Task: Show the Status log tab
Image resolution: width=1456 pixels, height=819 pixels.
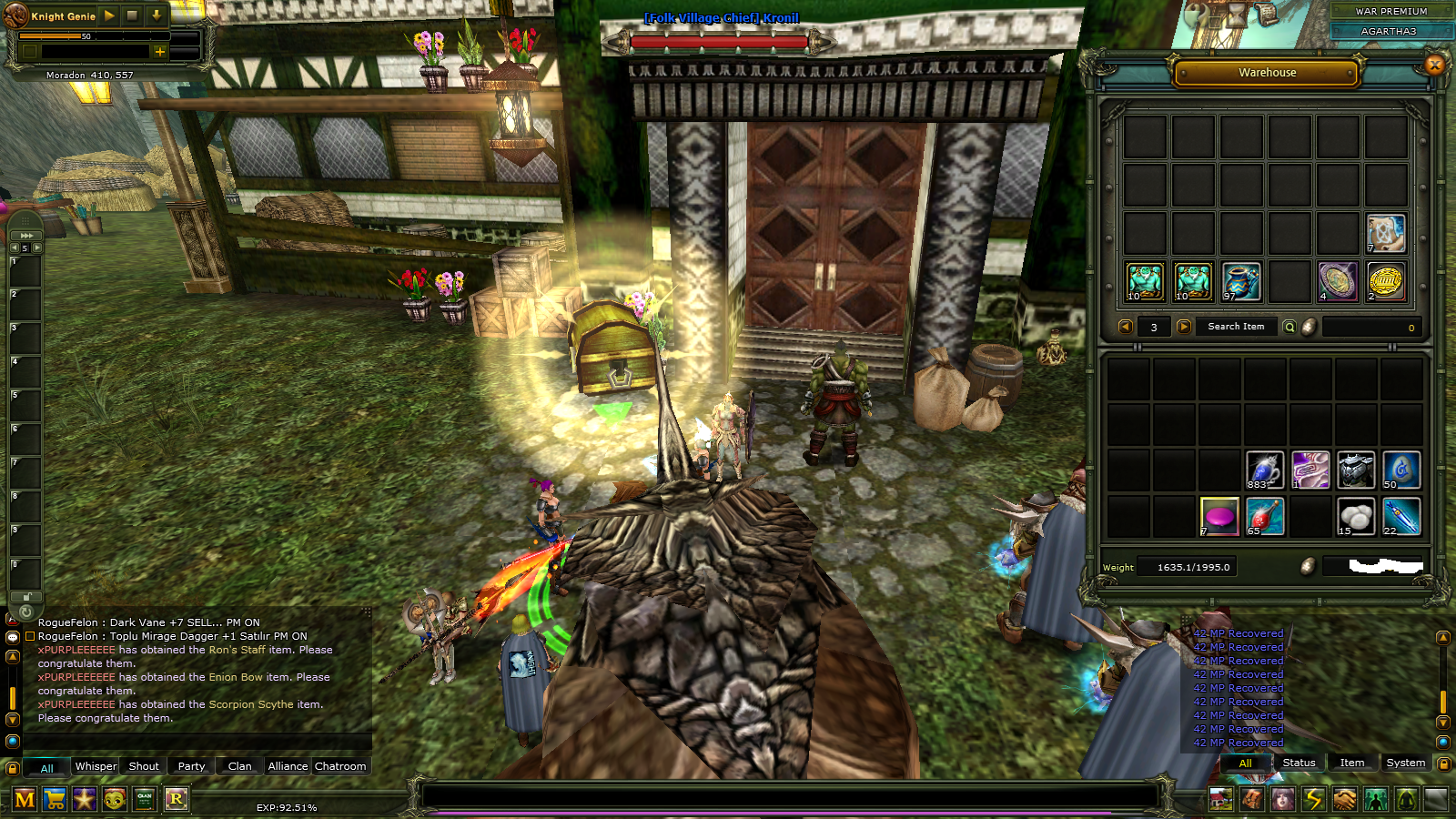Action: [x=1299, y=763]
